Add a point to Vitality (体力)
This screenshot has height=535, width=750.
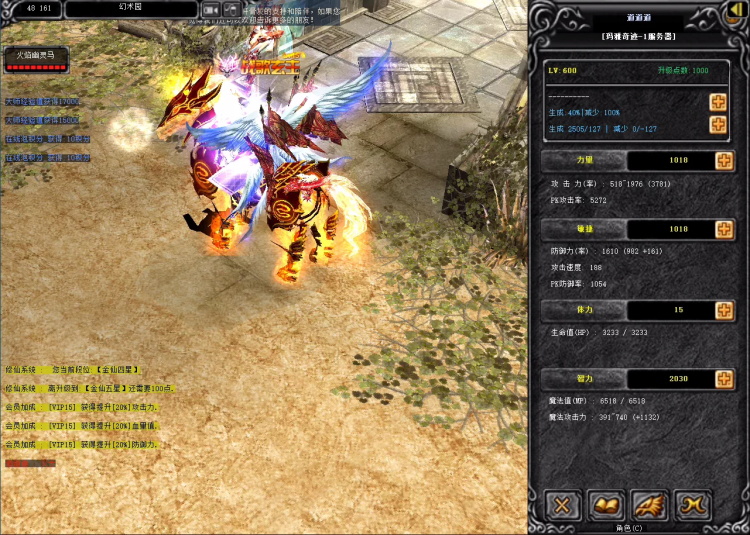click(x=724, y=310)
